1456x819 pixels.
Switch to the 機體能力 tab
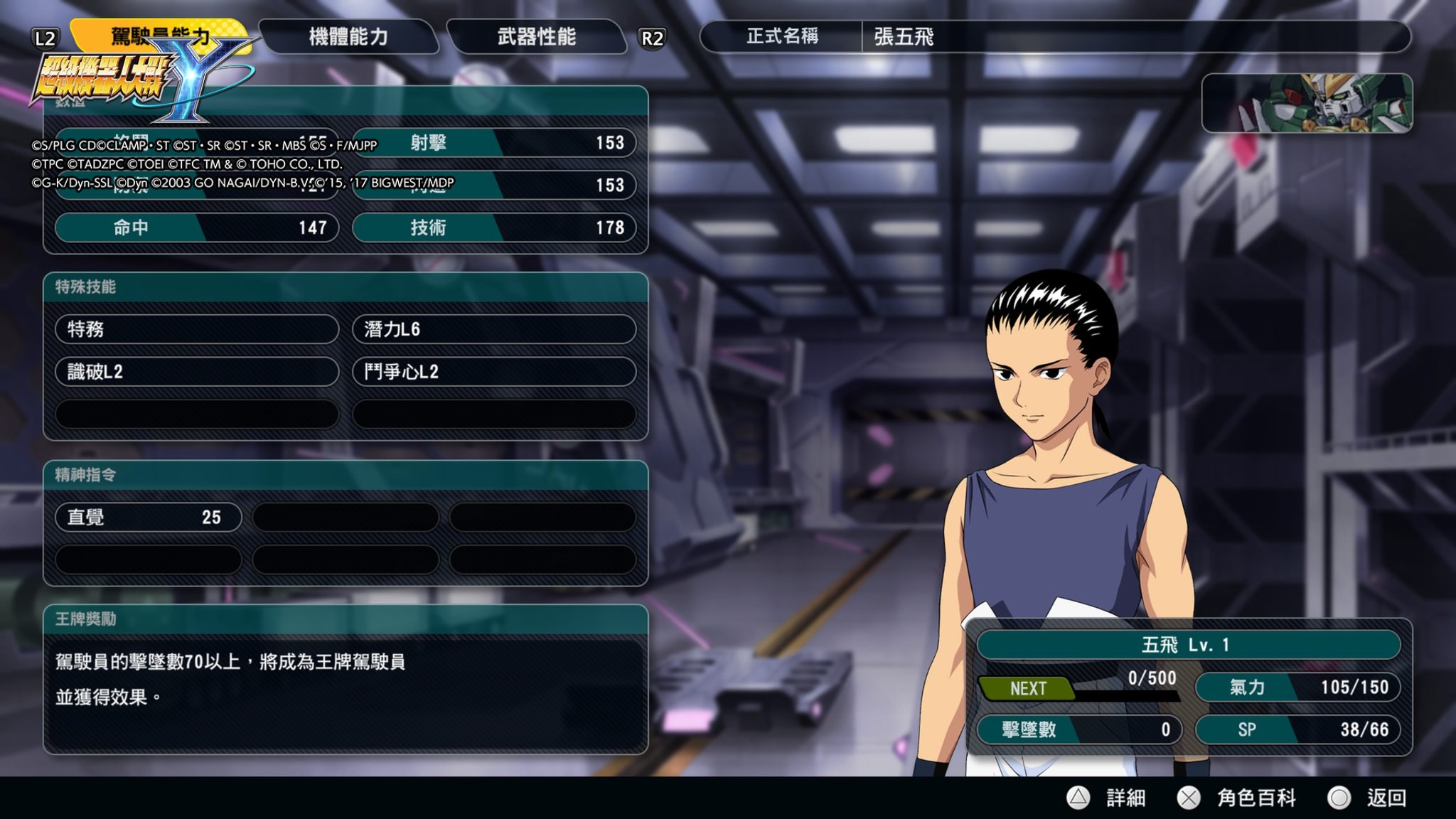tap(348, 37)
